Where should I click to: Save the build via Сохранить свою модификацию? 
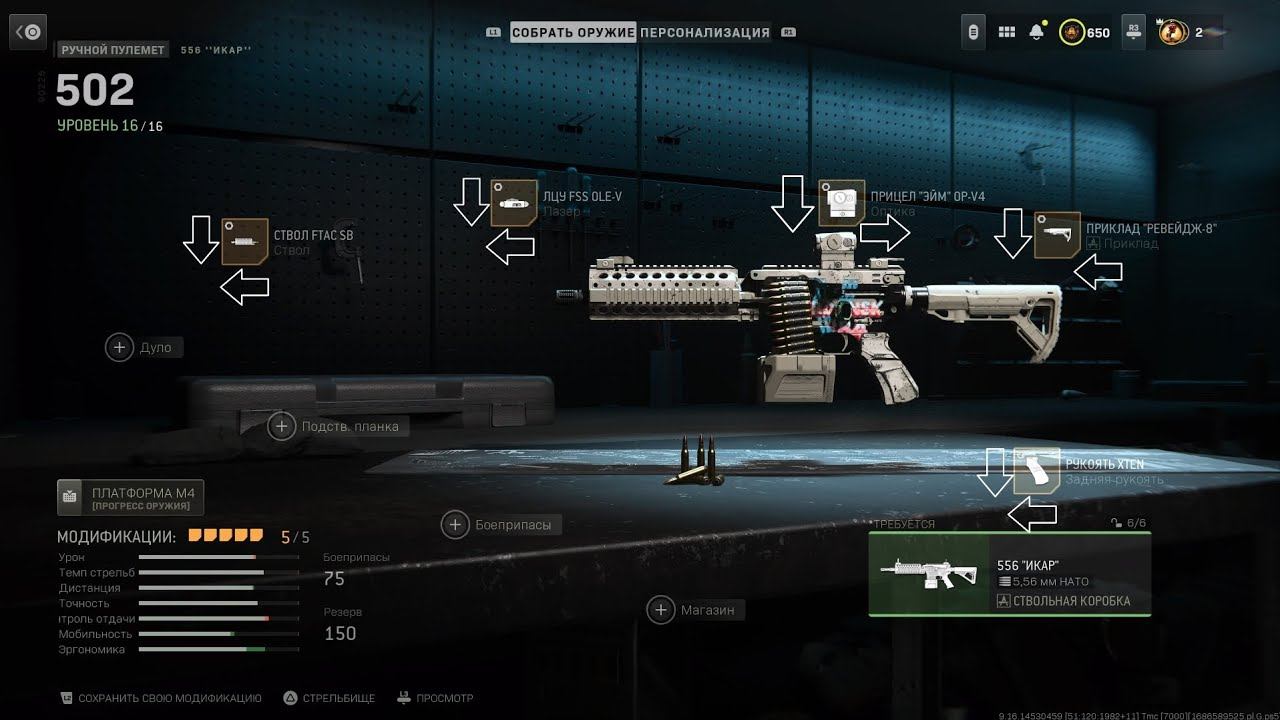[x=160, y=698]
